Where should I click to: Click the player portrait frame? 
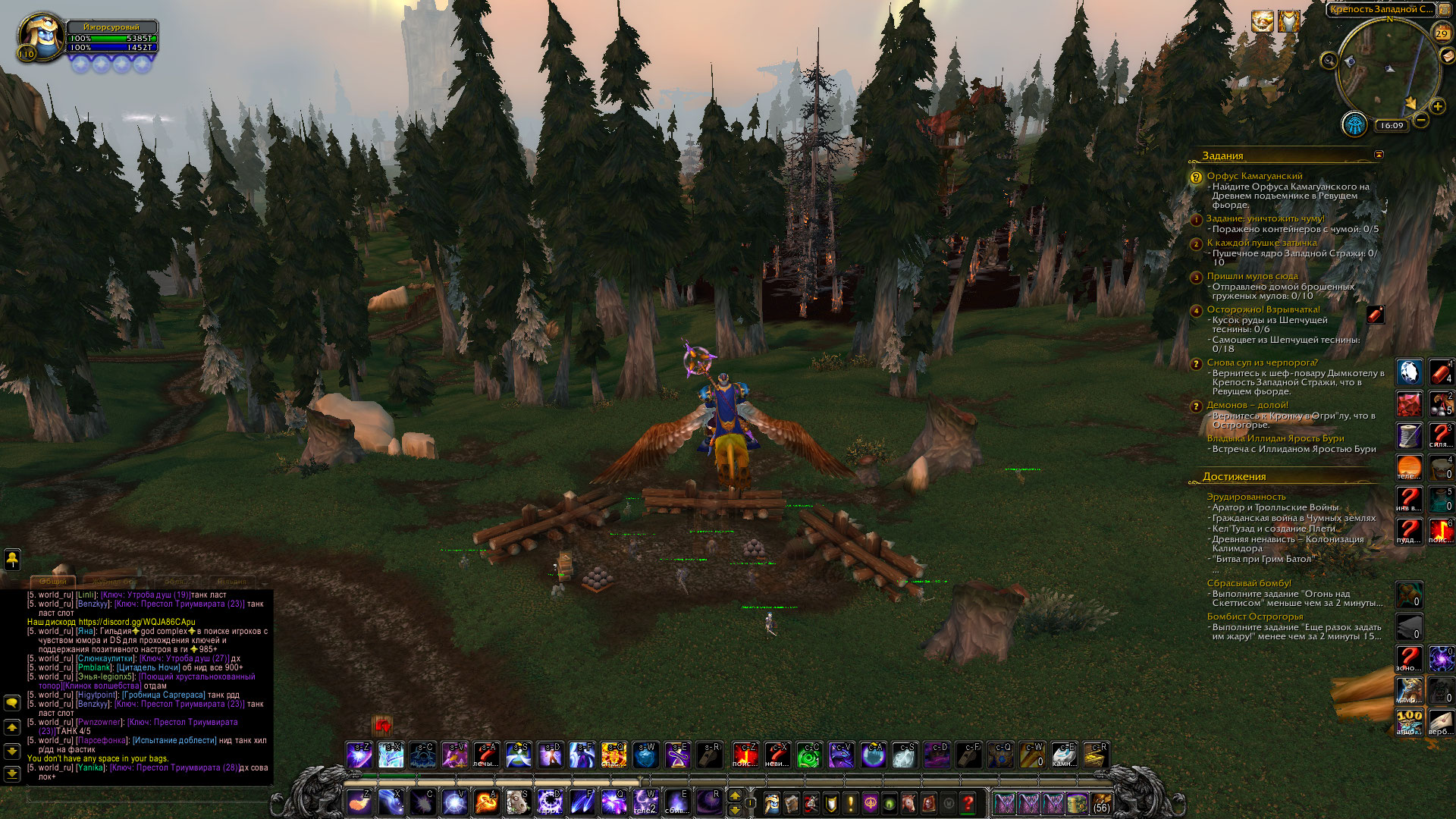pyautogui.click(x=42, y=36)
